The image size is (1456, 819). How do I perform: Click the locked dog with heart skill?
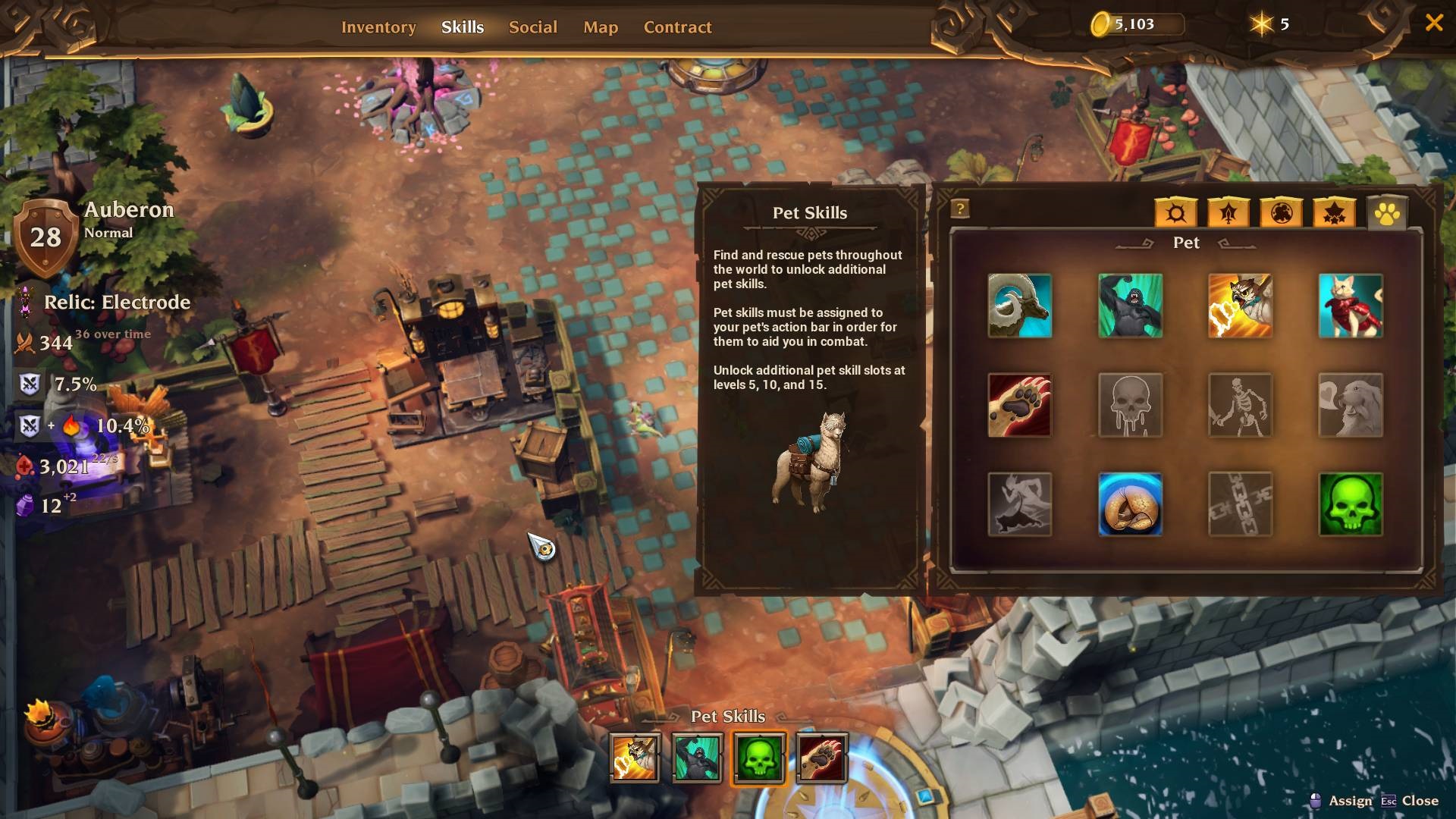[x=1351, y=405]
